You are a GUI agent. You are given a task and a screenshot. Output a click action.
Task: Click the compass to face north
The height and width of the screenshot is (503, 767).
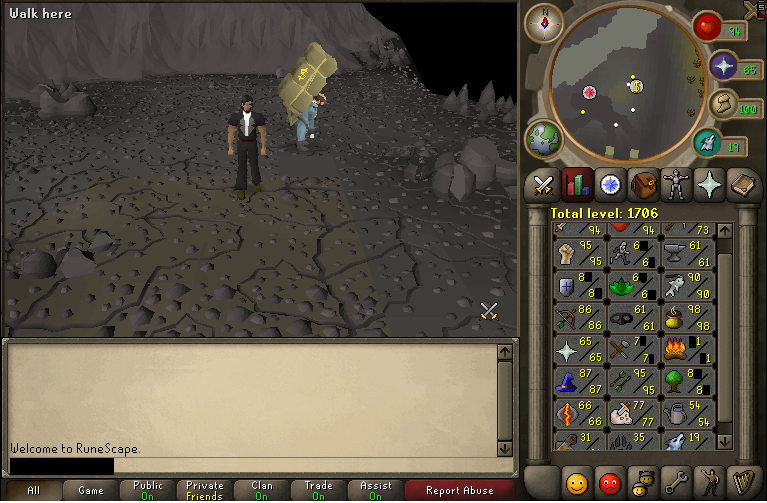pos(545,22)
